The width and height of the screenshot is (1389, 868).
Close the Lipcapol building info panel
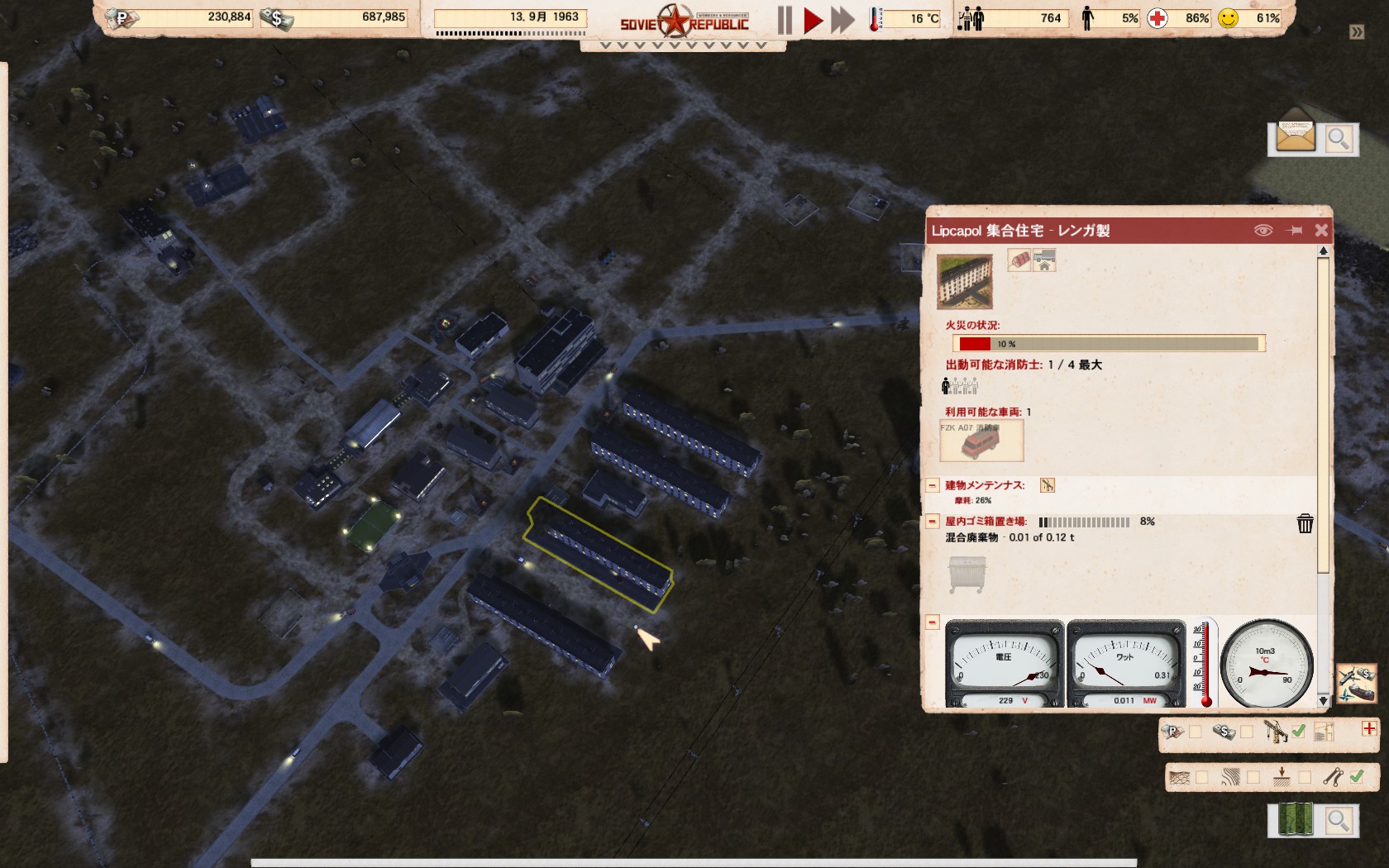pyautogui.click(x=1321, y=231)
